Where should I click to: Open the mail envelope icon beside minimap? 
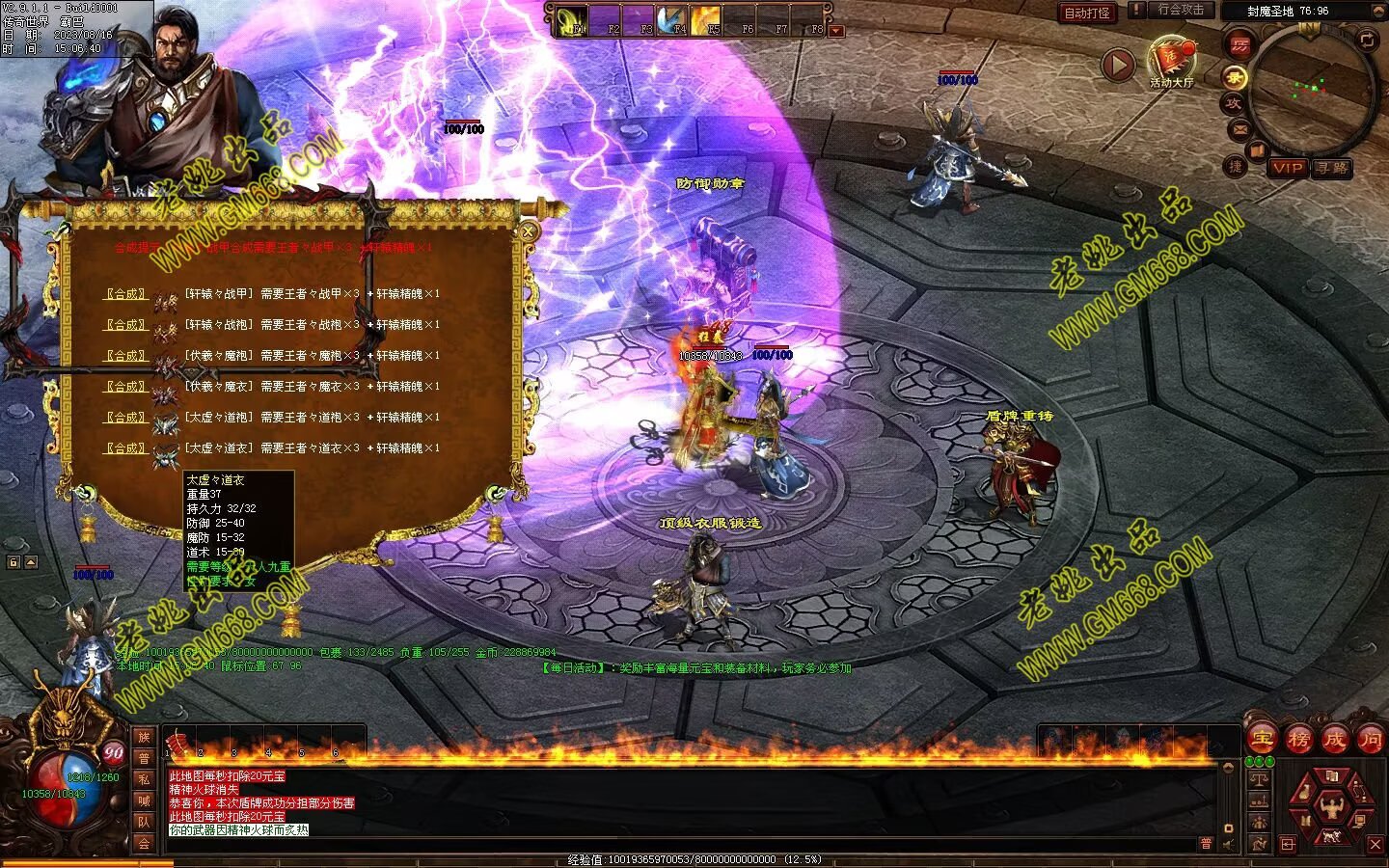pos(1239,128)
